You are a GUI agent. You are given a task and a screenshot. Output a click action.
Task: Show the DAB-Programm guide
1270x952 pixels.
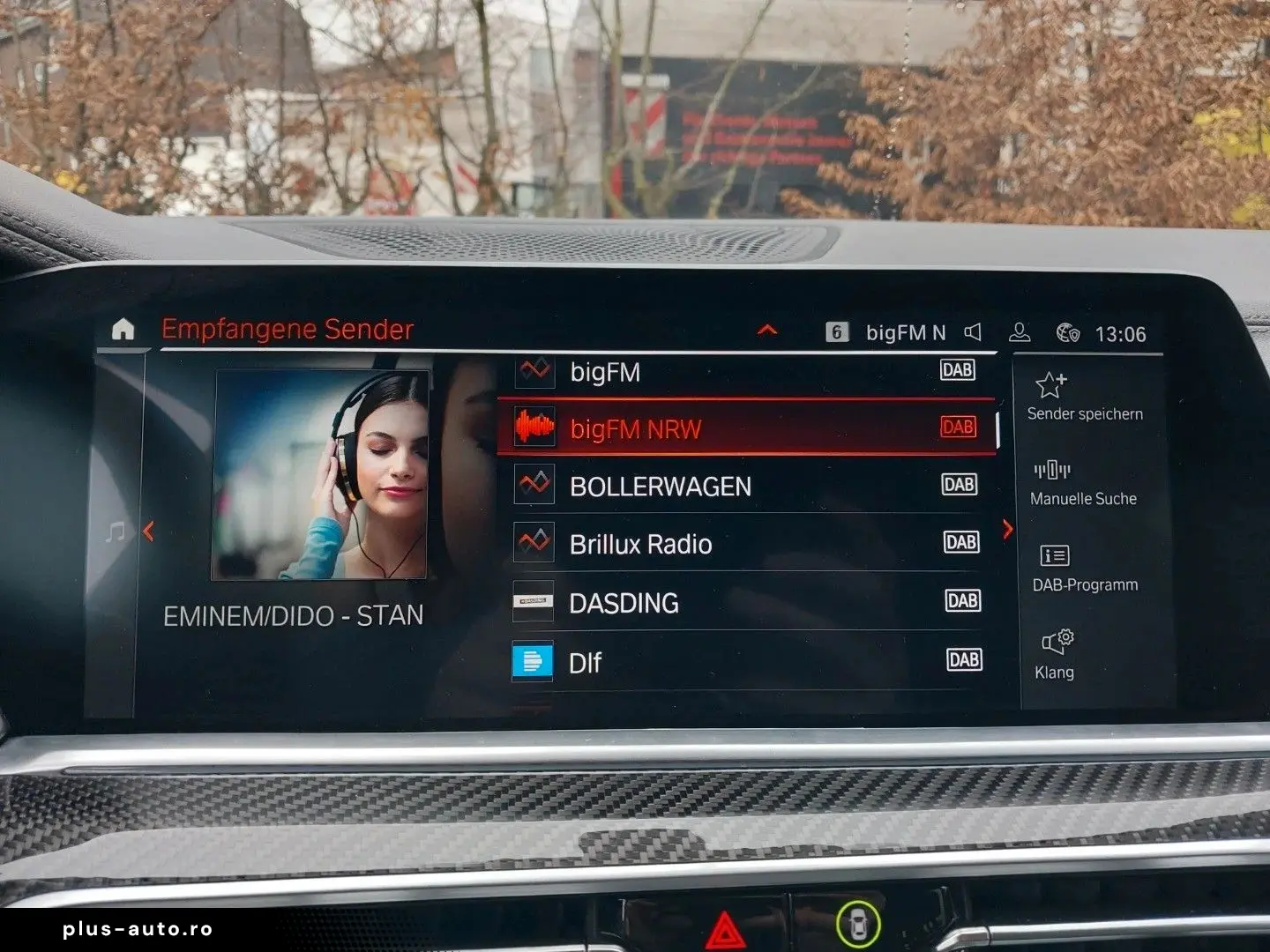[1084, 569]
